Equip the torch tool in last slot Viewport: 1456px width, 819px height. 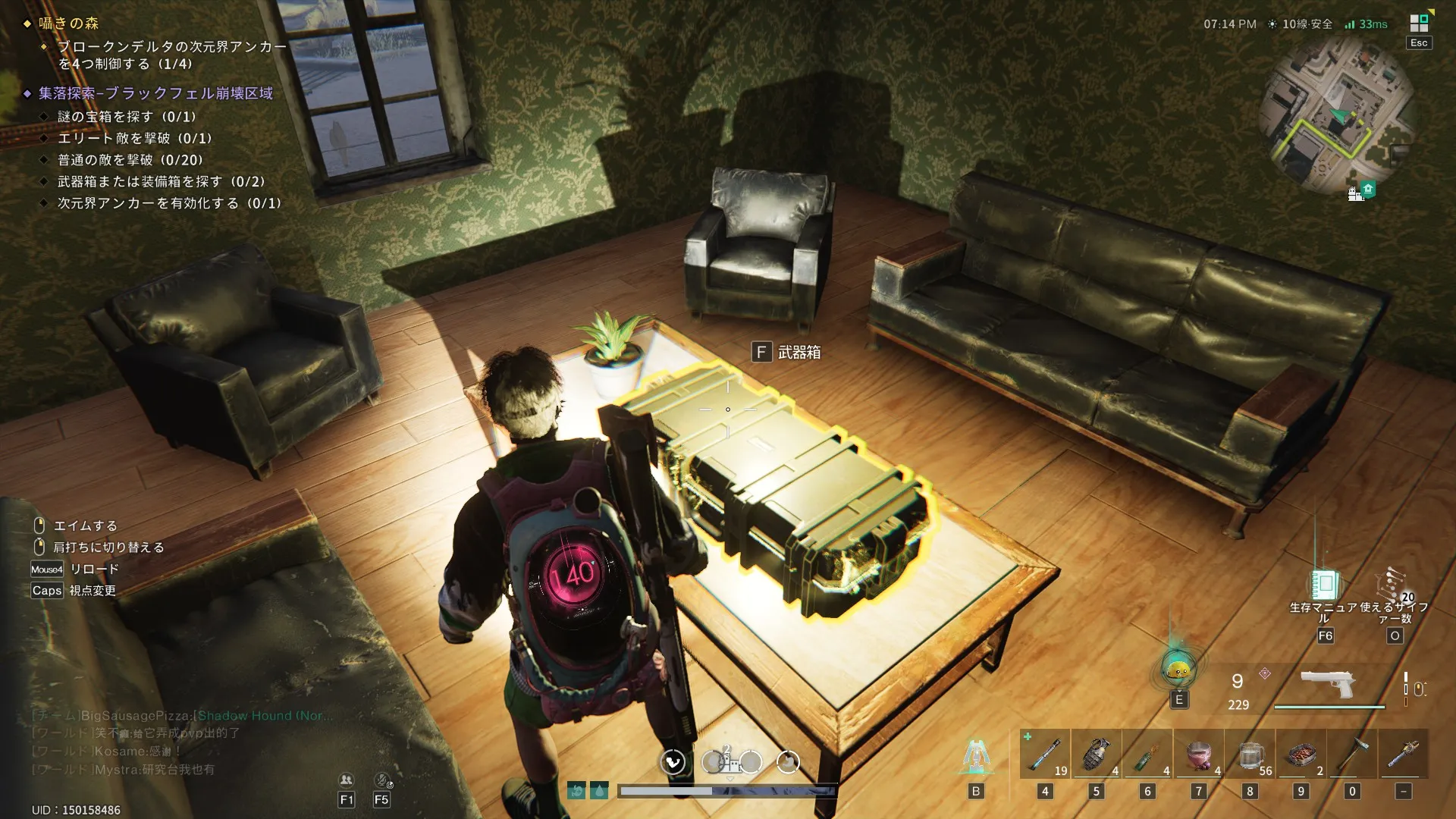[1403, 754]
